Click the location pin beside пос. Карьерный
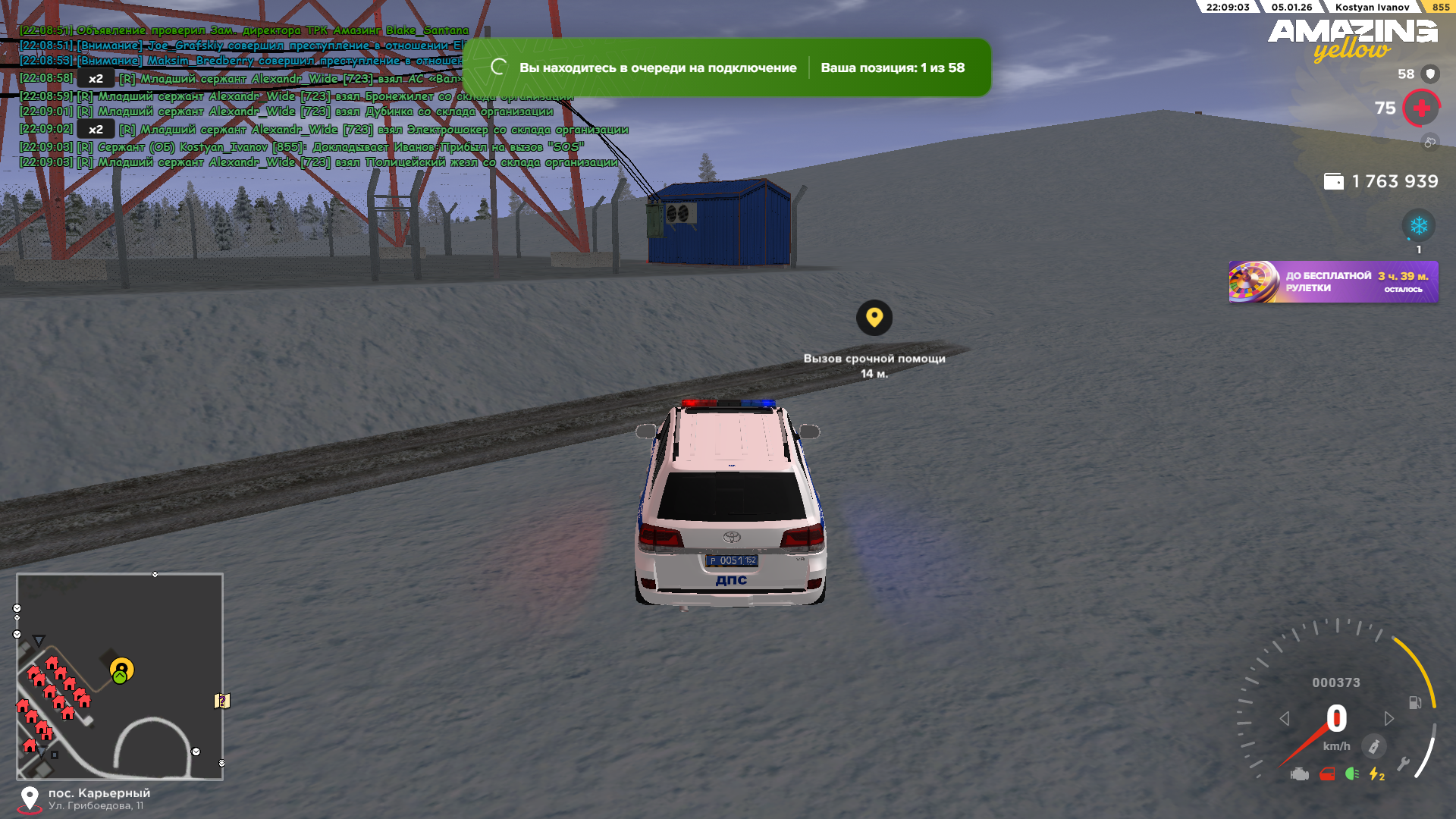 coord(30,798)
